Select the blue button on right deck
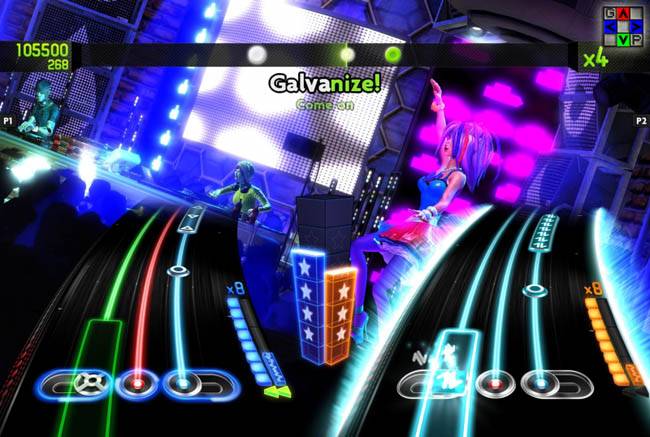The width and height of the screenshot is (650, 437). (x=540, y=383)
